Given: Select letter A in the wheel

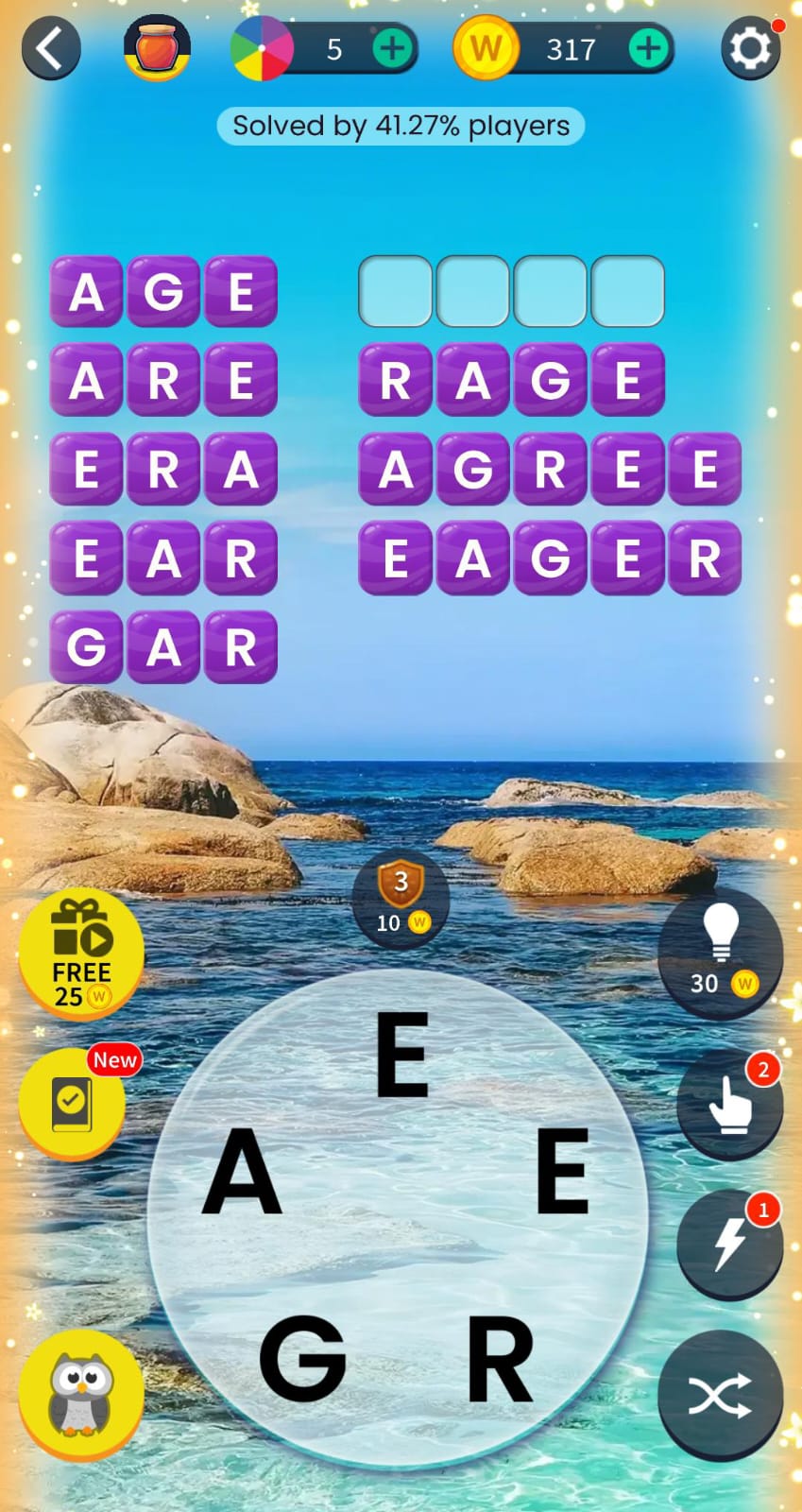Looking at the screenshot, I should coord(243,1172).
